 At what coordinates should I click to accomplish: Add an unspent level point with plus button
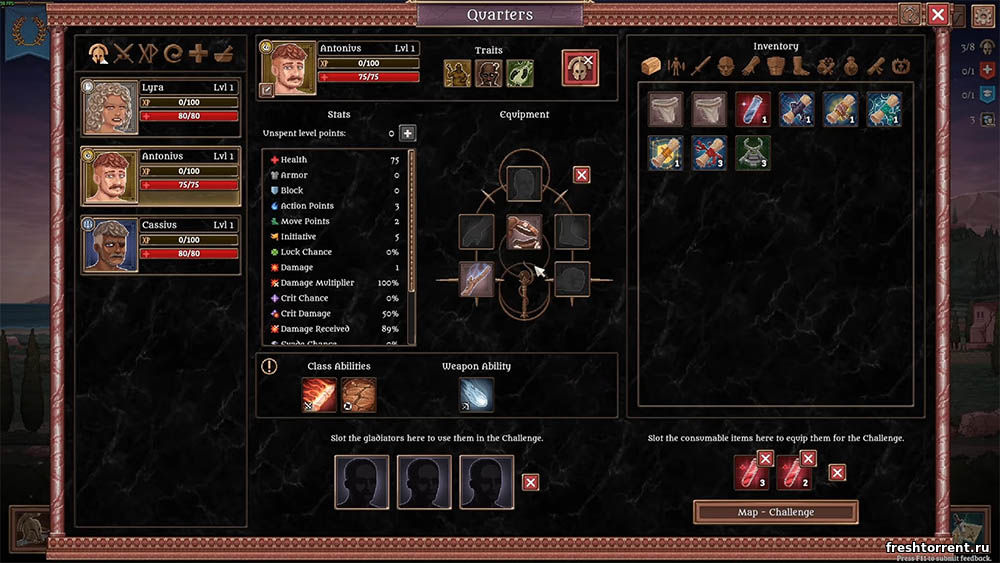pos(407,133)
